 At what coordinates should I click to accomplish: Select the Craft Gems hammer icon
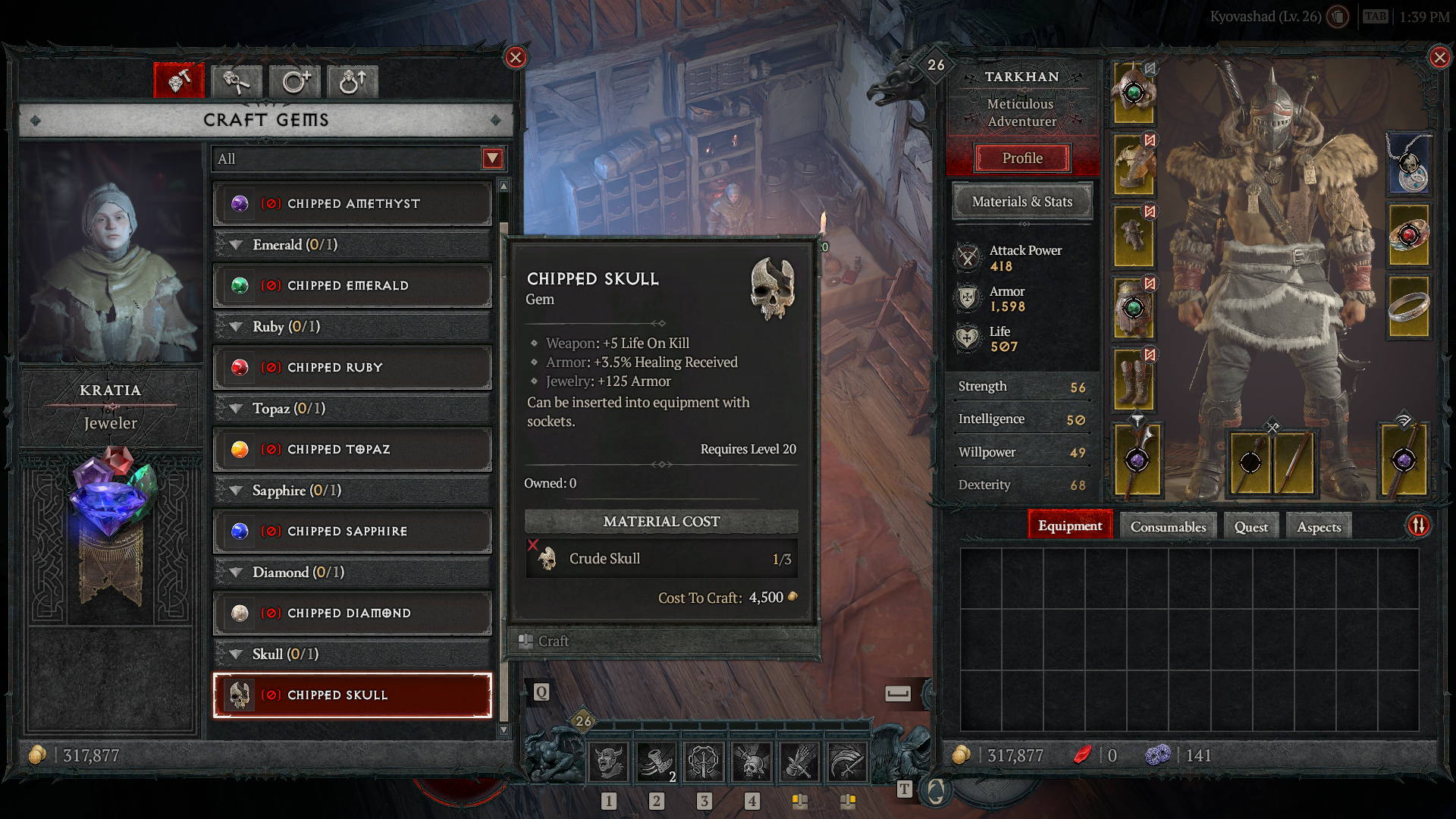pyautogui.click(x=179, y=81)
